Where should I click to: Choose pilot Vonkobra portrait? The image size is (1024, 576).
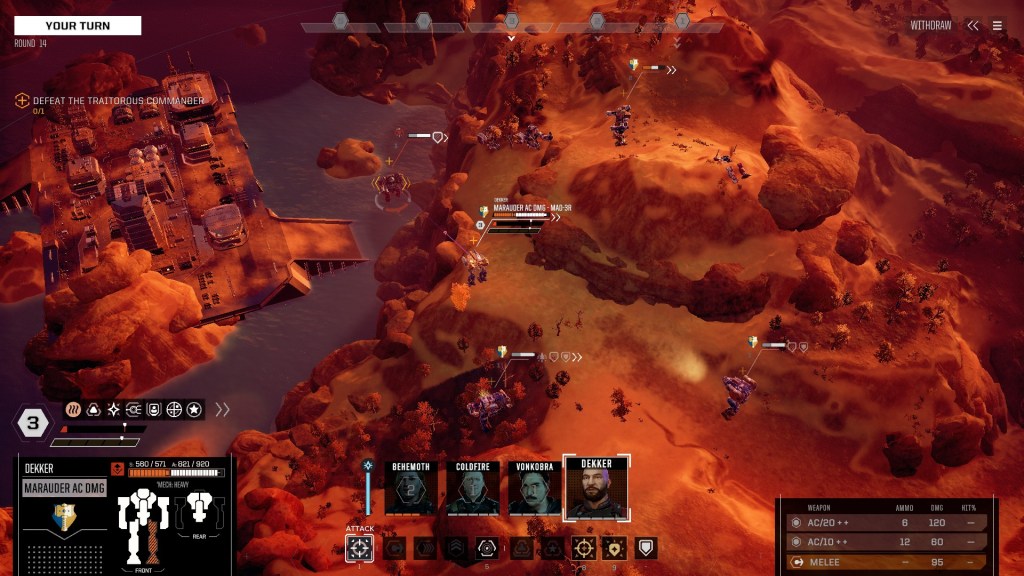point(534,488)
